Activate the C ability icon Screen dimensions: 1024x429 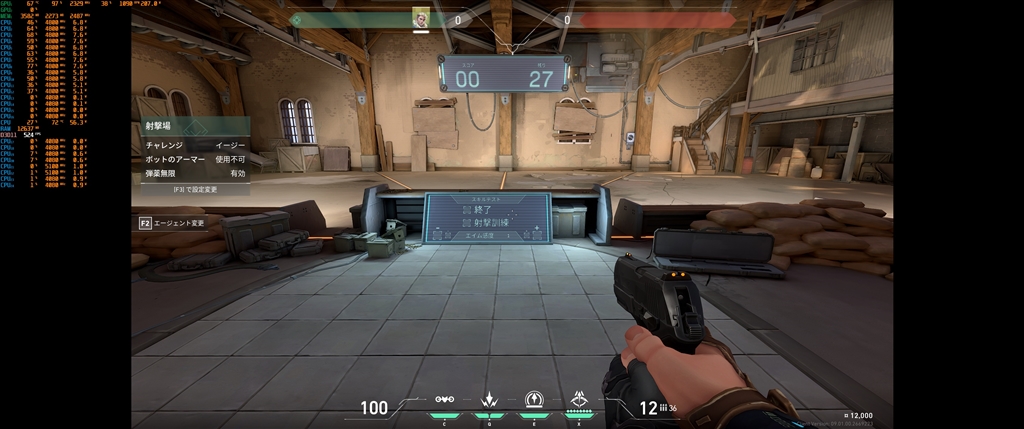click(445, 400)
